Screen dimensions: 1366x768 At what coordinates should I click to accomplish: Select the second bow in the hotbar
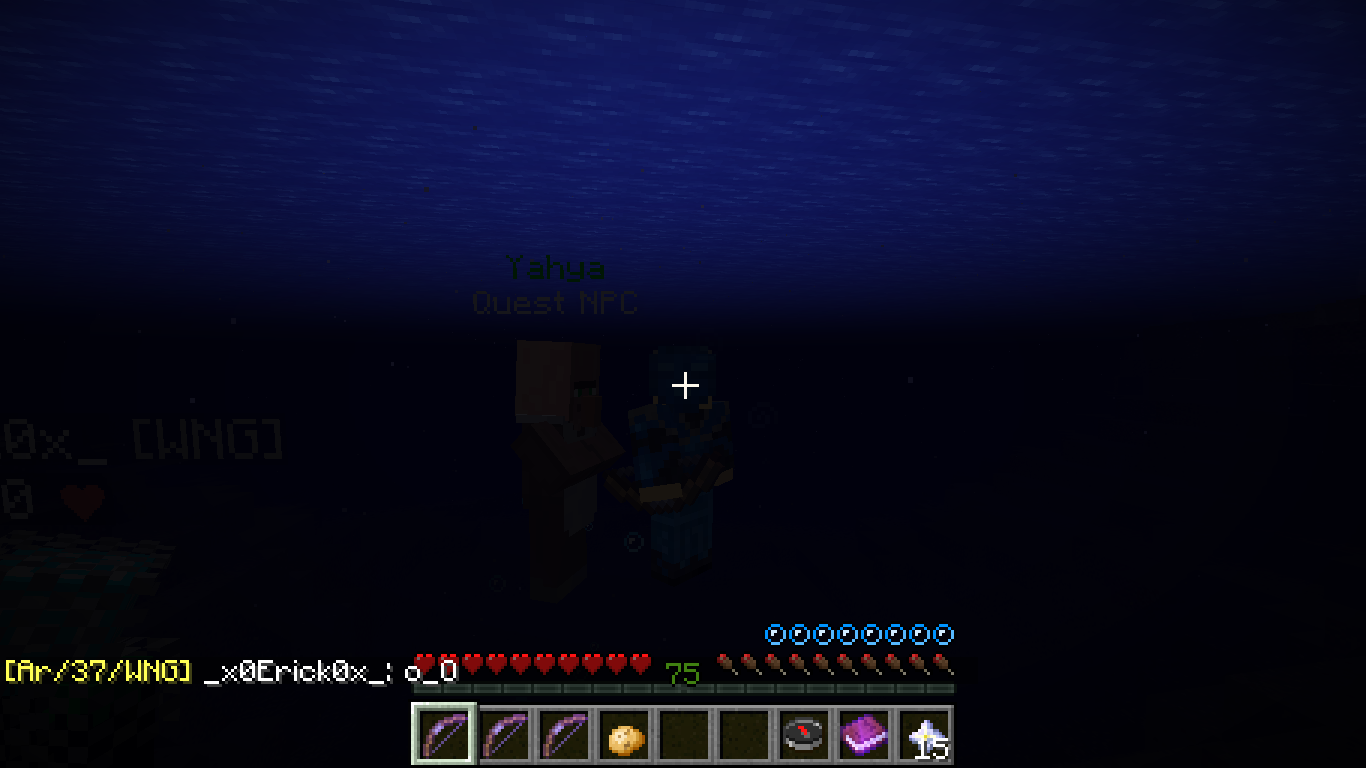pyautogui.click(x=503, y=735)
